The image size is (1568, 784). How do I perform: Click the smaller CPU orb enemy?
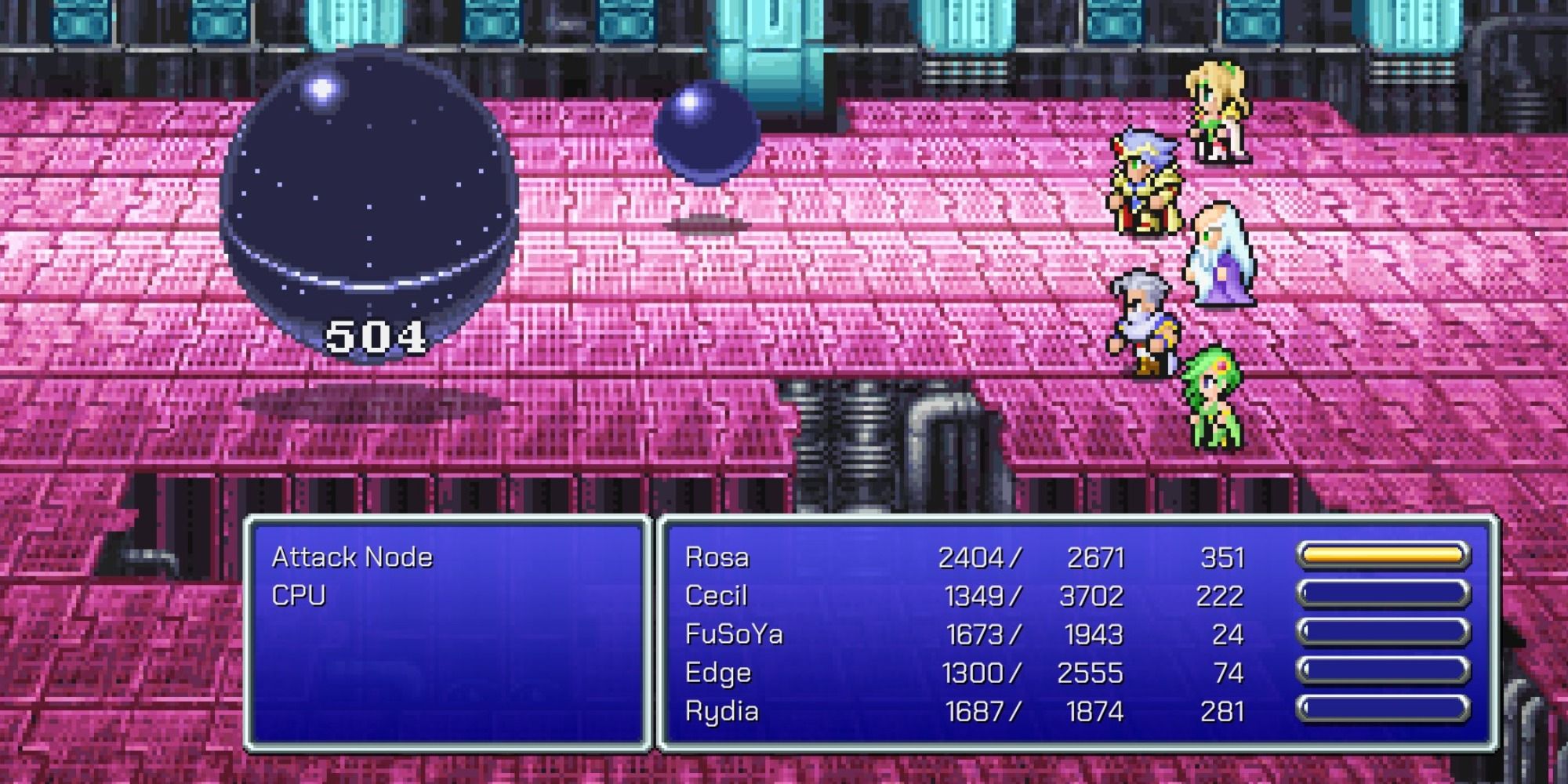point(708,133)
